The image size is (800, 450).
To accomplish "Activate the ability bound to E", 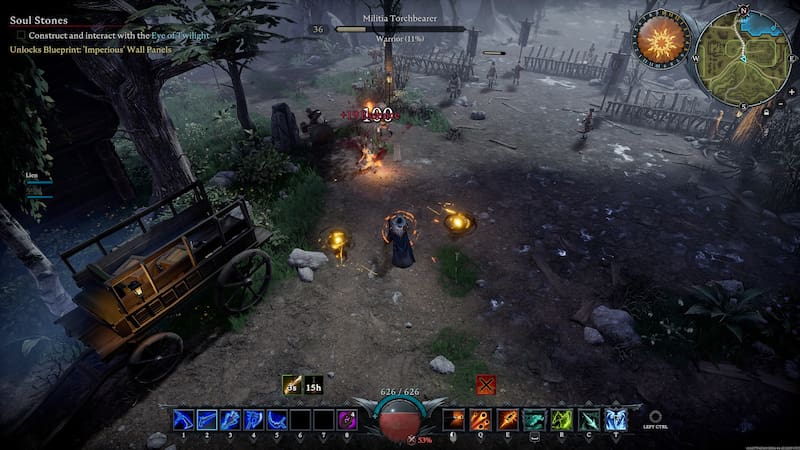I will pos(508,420).
